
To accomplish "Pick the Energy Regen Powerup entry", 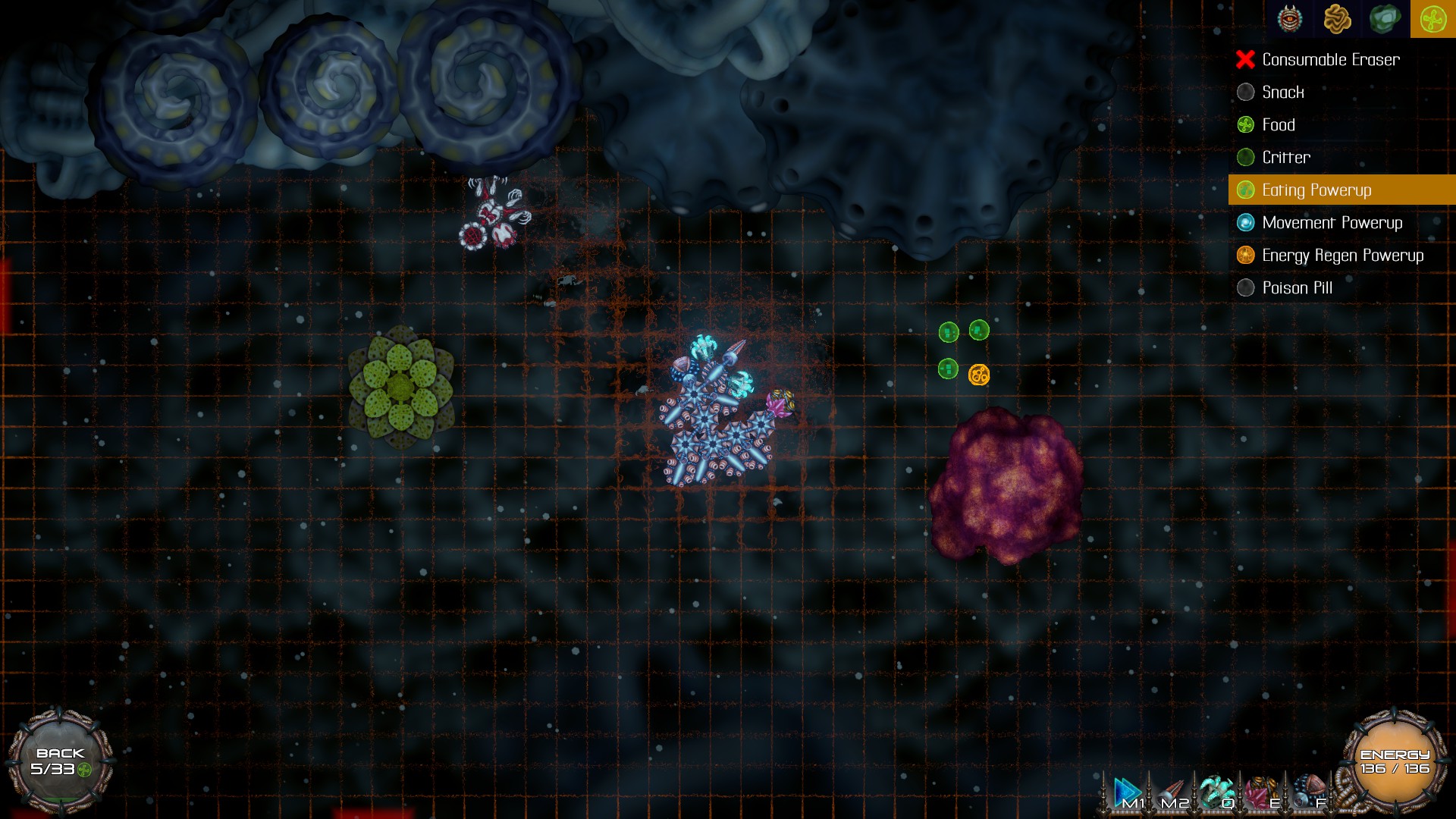I will [1342, 256].
